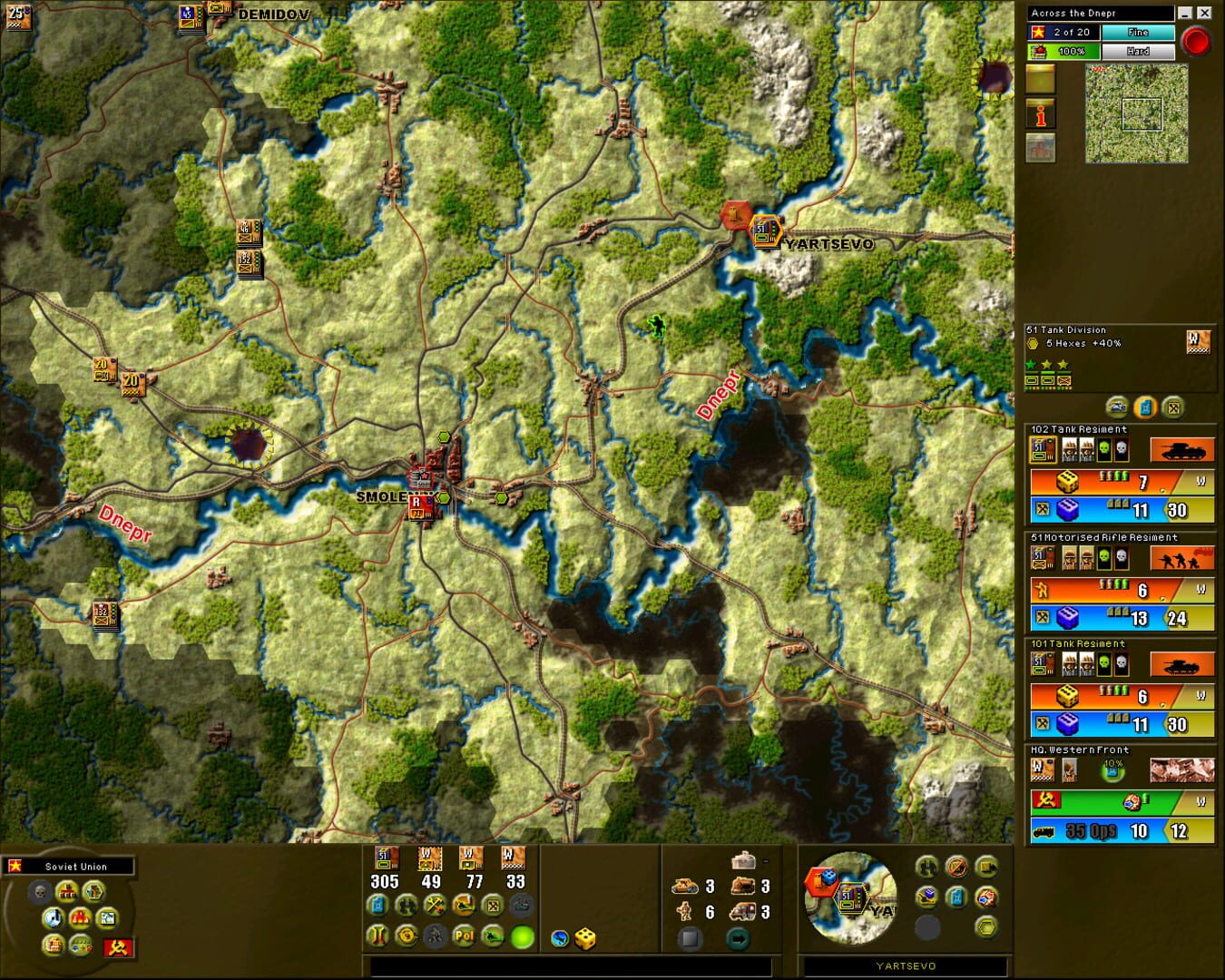Click the fuel canister supply icon
The height and width of the screenshot is (980, 1225).
tap(377, 905)
